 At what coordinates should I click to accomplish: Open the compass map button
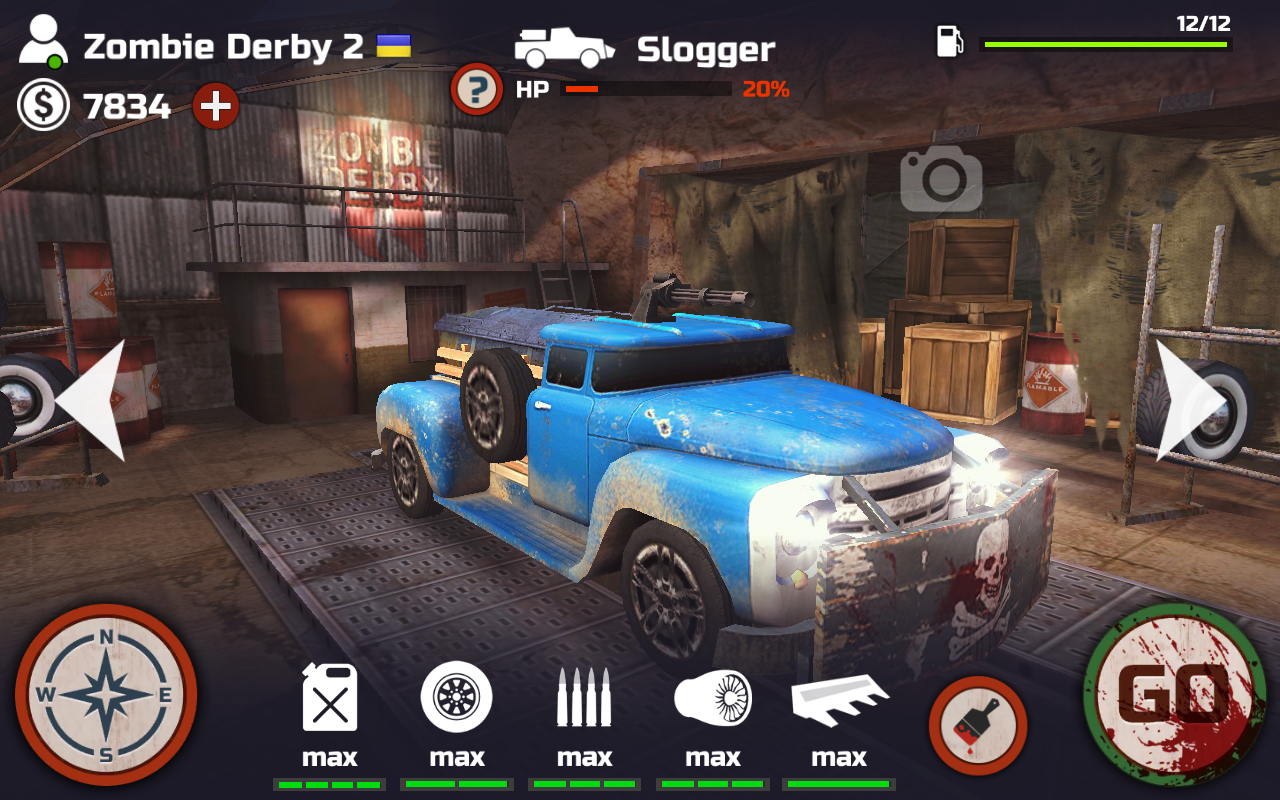click(x=106, y=695)
